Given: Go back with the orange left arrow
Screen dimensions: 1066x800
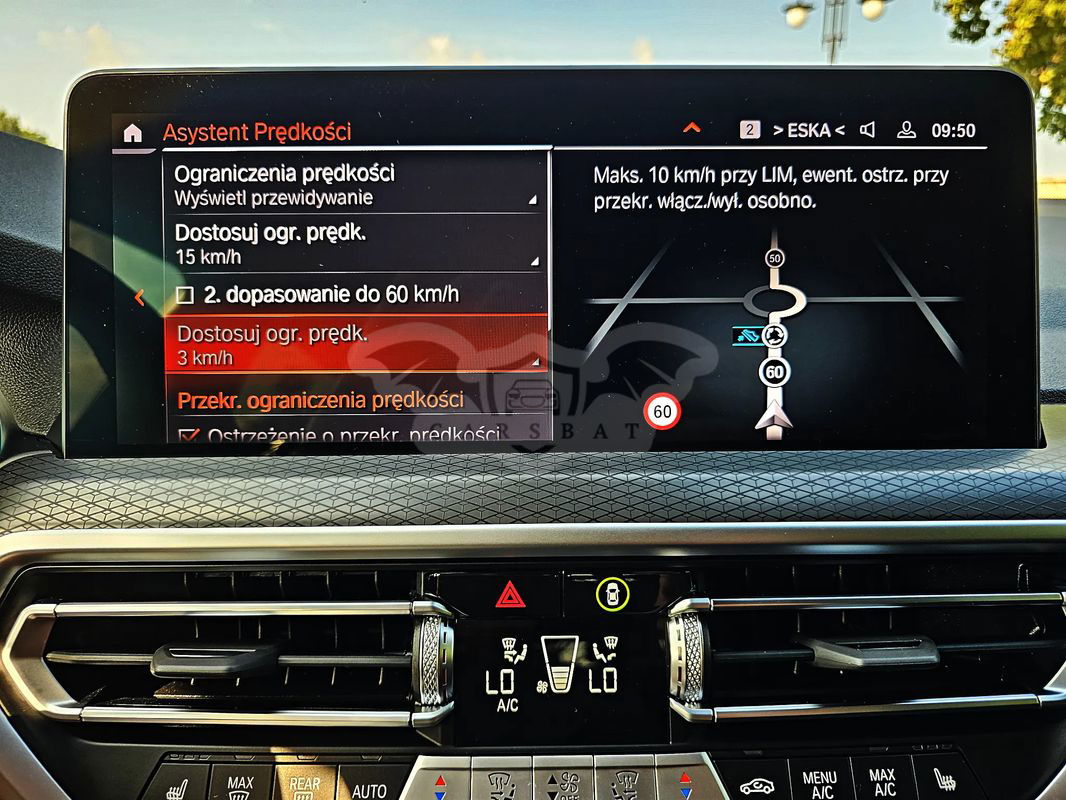Looking at the screenshot, I should 139,297.
